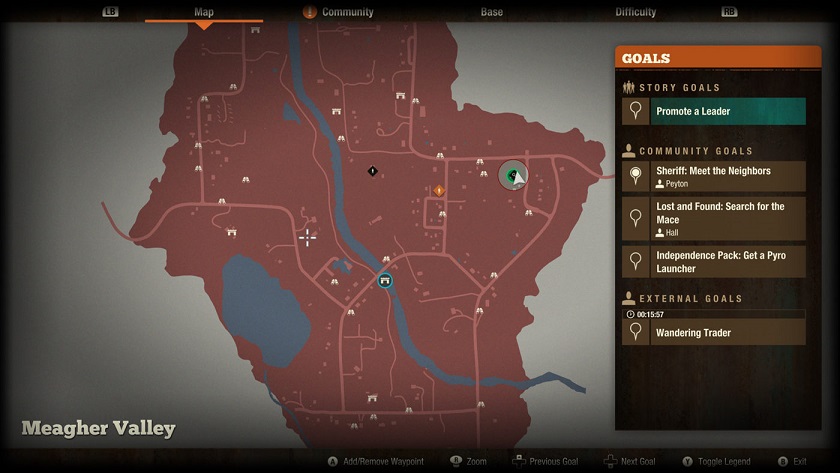
Task: Pick Independence Pack: Get a Pyro Launcher goal
Action: click(714, 262)
